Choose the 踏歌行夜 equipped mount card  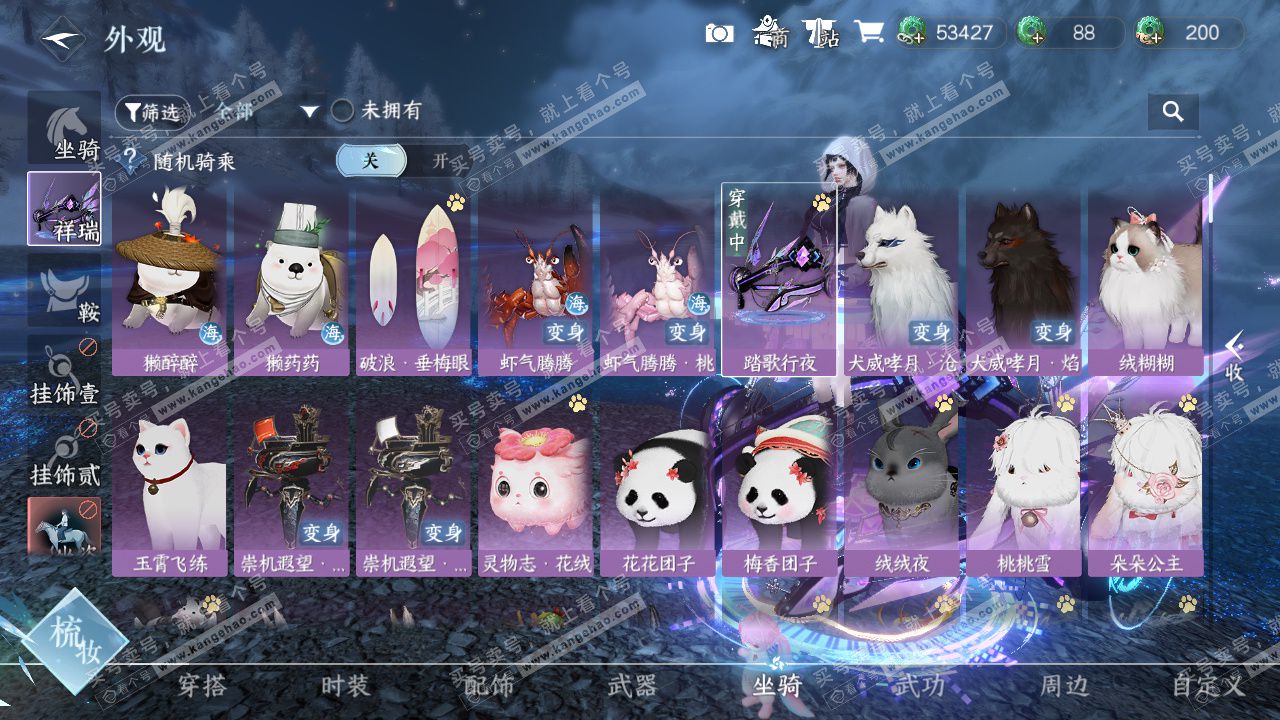point(779,280)
